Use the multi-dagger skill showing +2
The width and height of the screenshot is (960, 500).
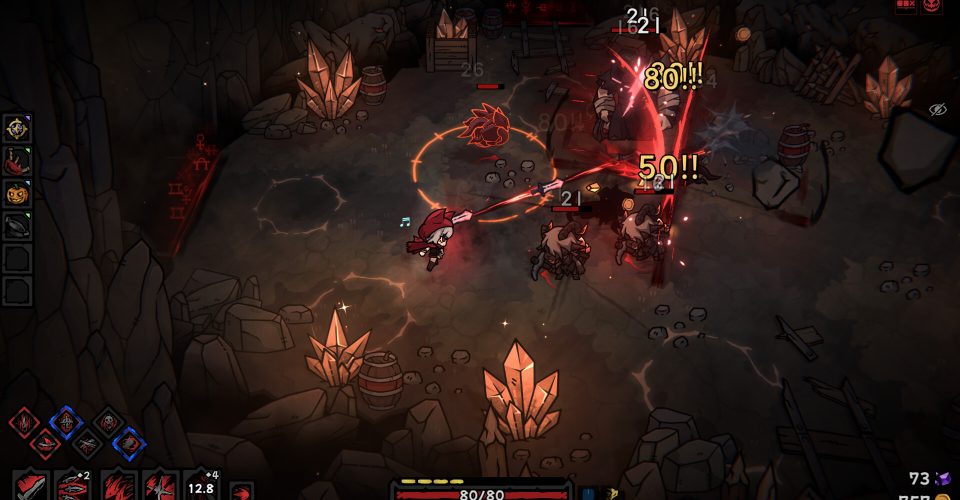72,485
